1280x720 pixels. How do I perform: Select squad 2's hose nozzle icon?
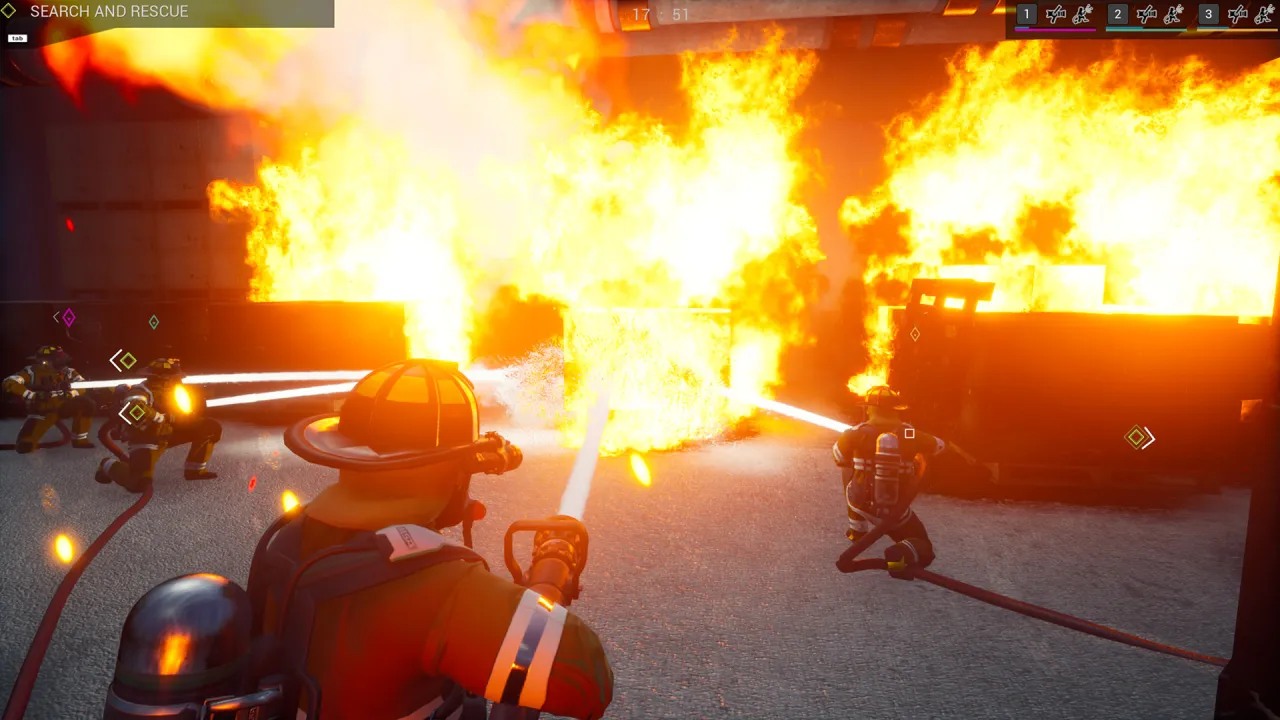tap(1147, 14)
